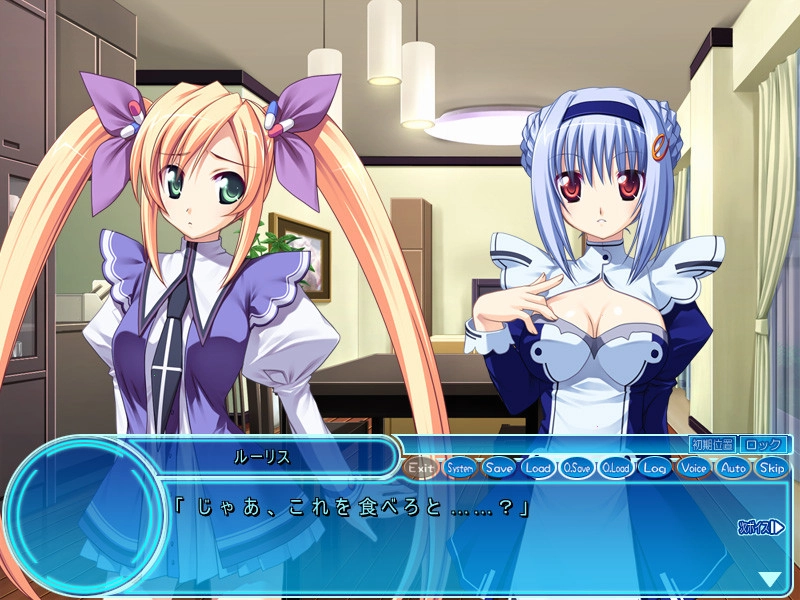
Task: Advance dialogue with the down arrow
Action: (769, 579)
